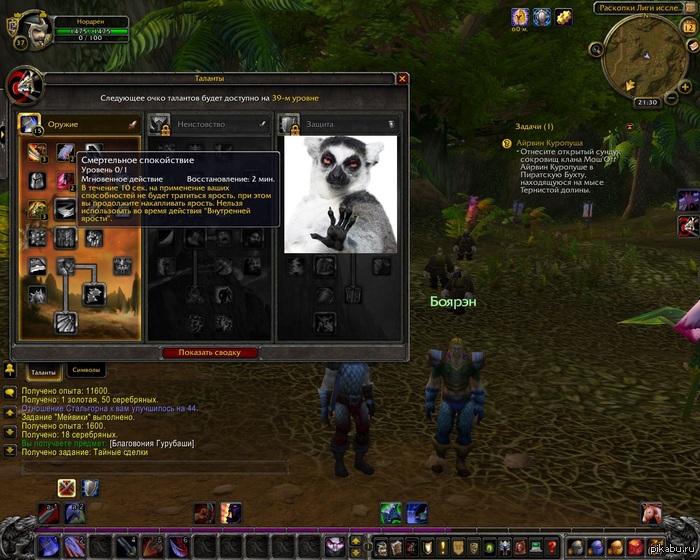Select the Таланты tab
Screen dimensions: 700x560
pos(42,372)
